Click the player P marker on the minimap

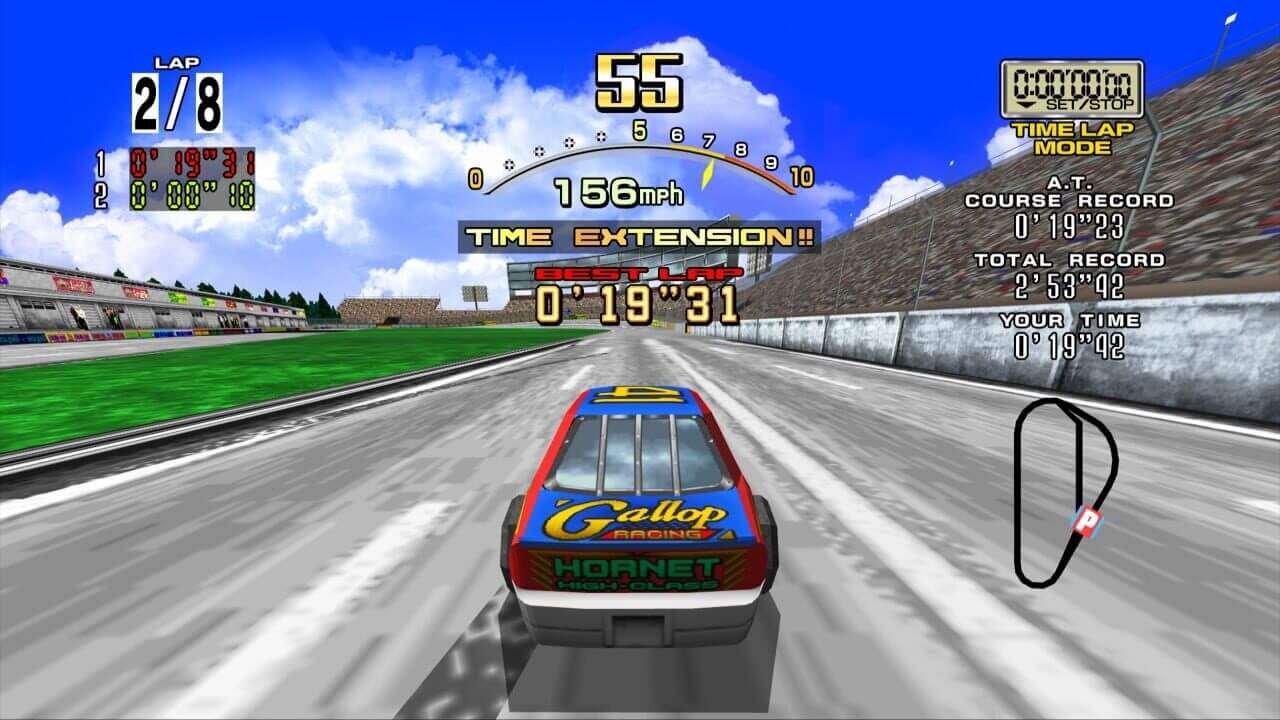pyautogui.click(x=1083, y=518)
